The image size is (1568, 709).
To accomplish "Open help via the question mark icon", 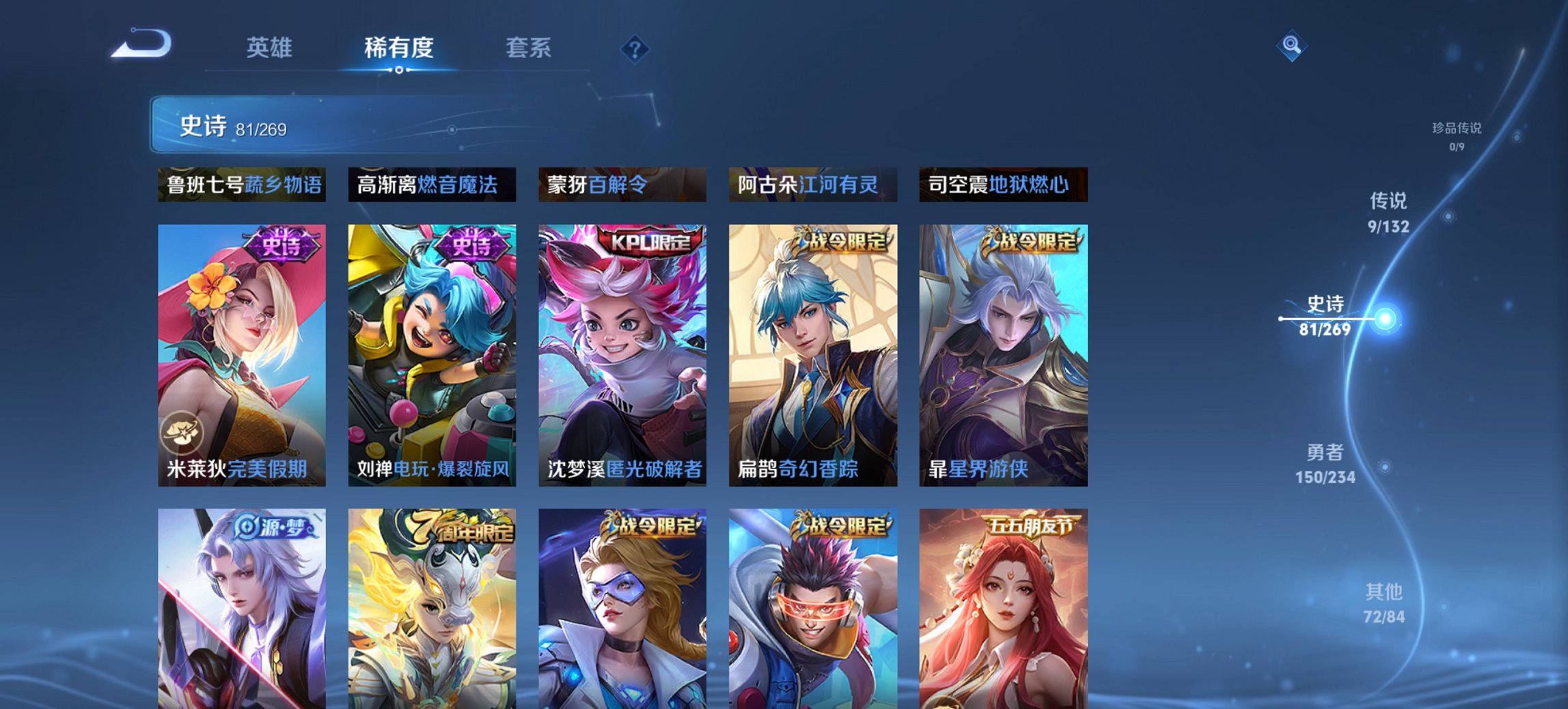I will pyautogui.click(x=635, y=48).
